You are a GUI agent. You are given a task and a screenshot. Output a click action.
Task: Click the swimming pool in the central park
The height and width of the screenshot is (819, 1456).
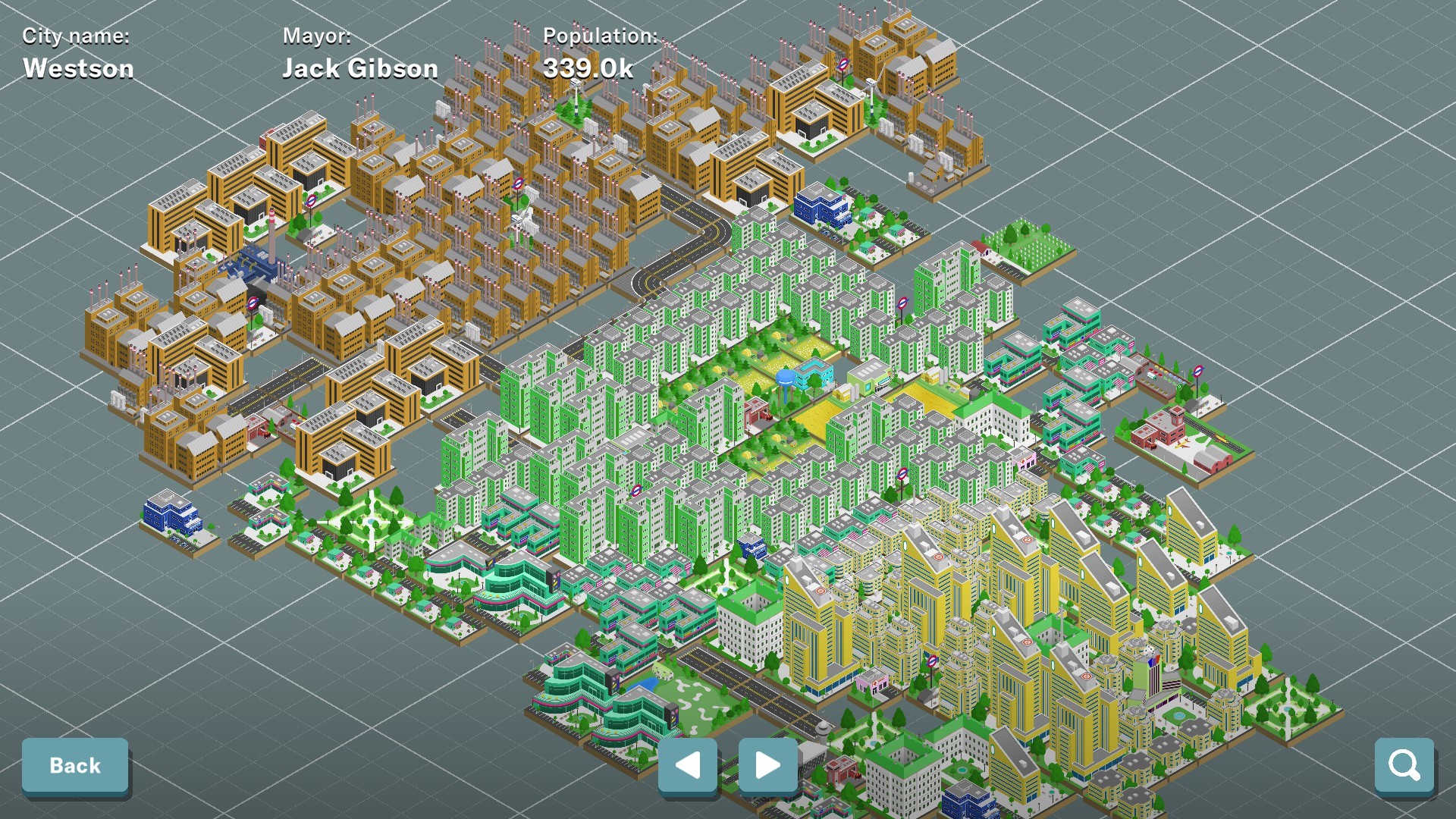(x=814, y=364)
